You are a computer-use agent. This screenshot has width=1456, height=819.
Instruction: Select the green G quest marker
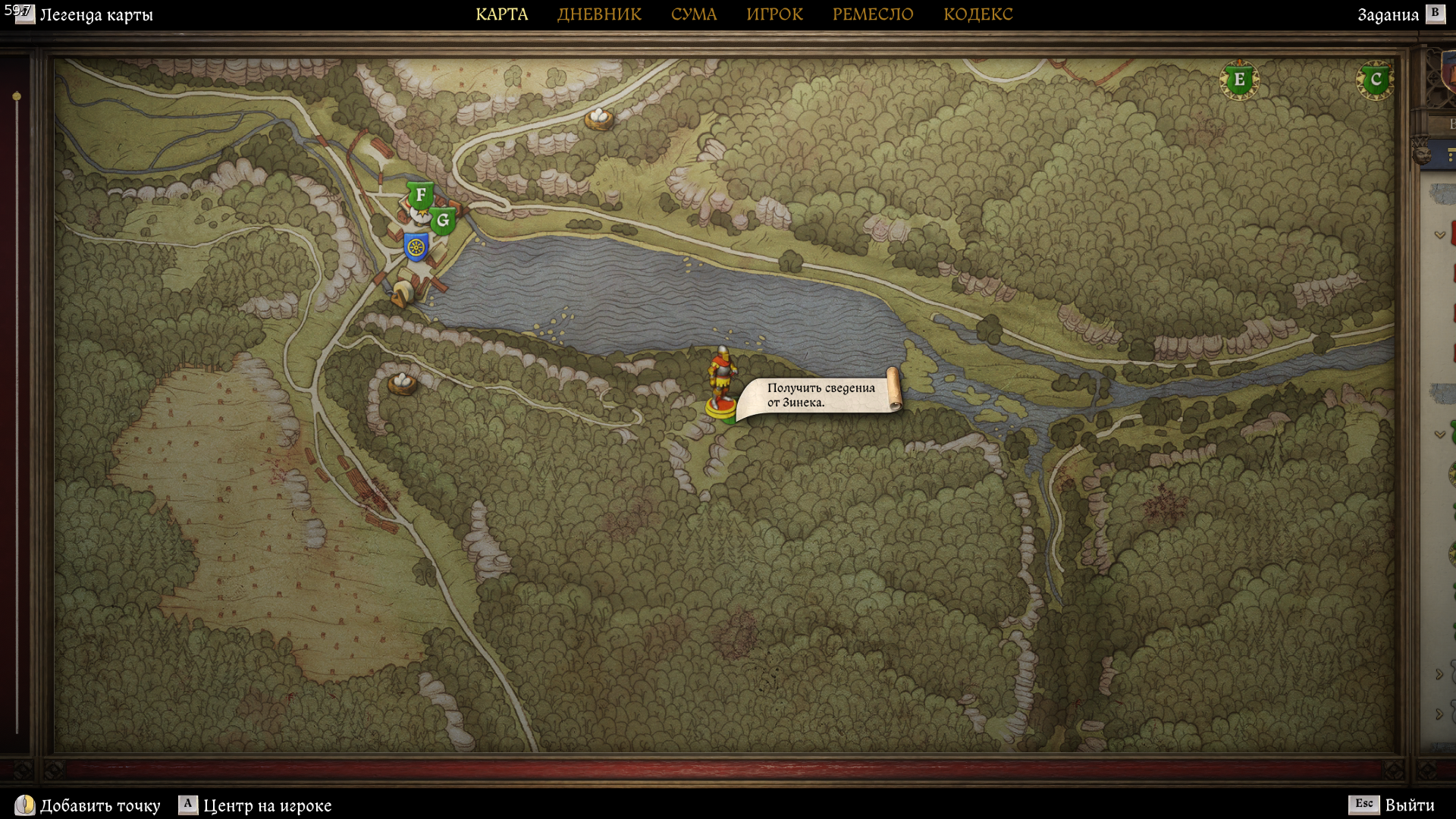[x=443, y=221]
